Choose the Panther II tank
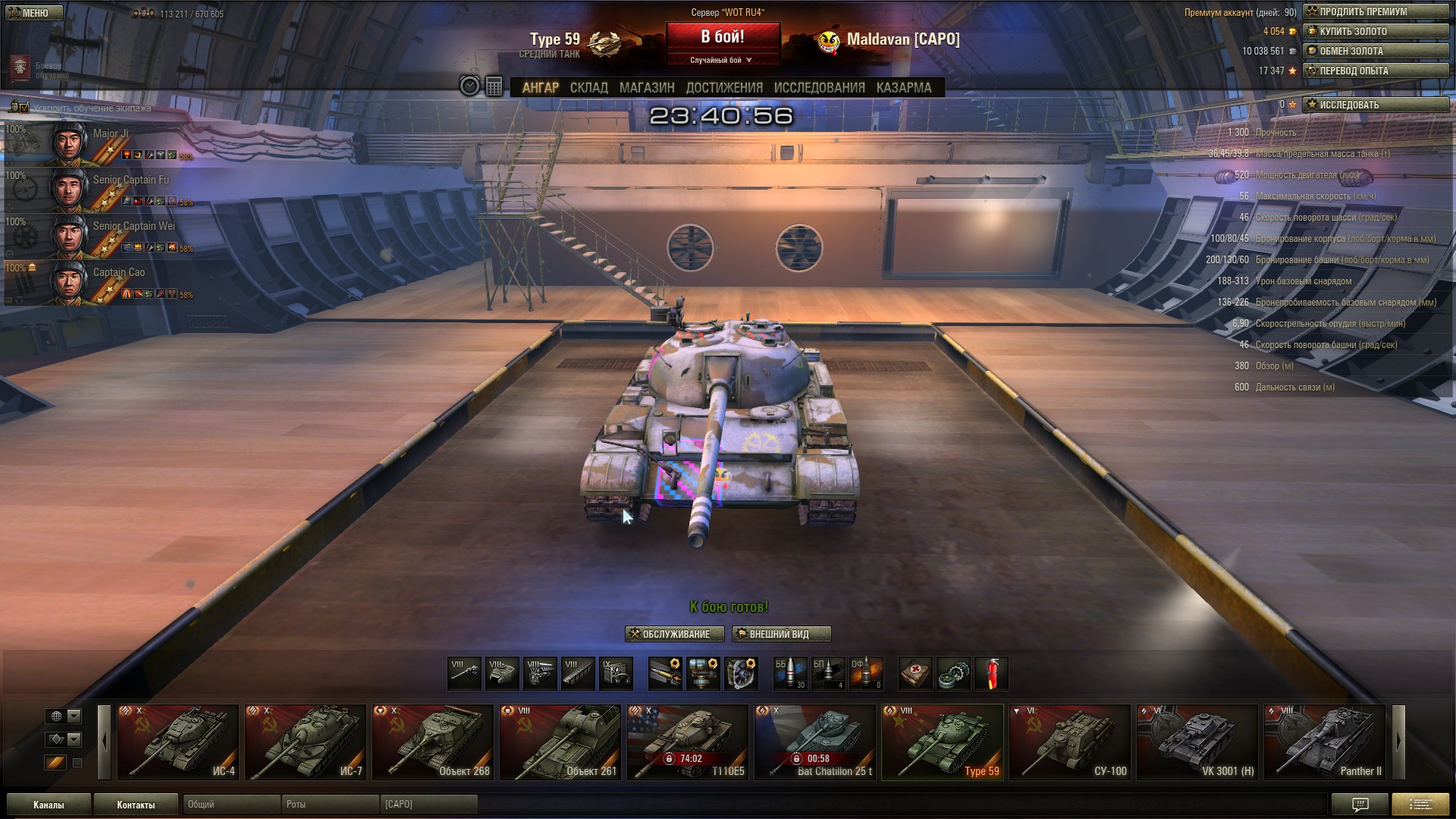Viewport: 1456px width, 819px height. coord(1325,742)
